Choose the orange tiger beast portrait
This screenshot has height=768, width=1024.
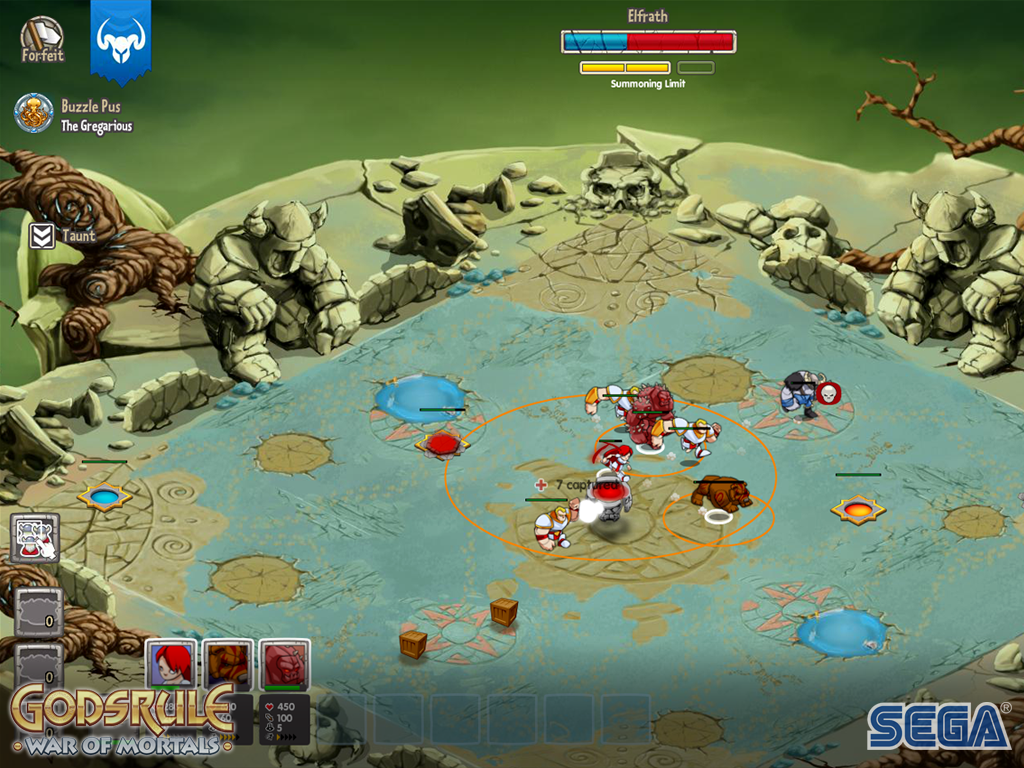pyautogui.click(x=228, y=663)
